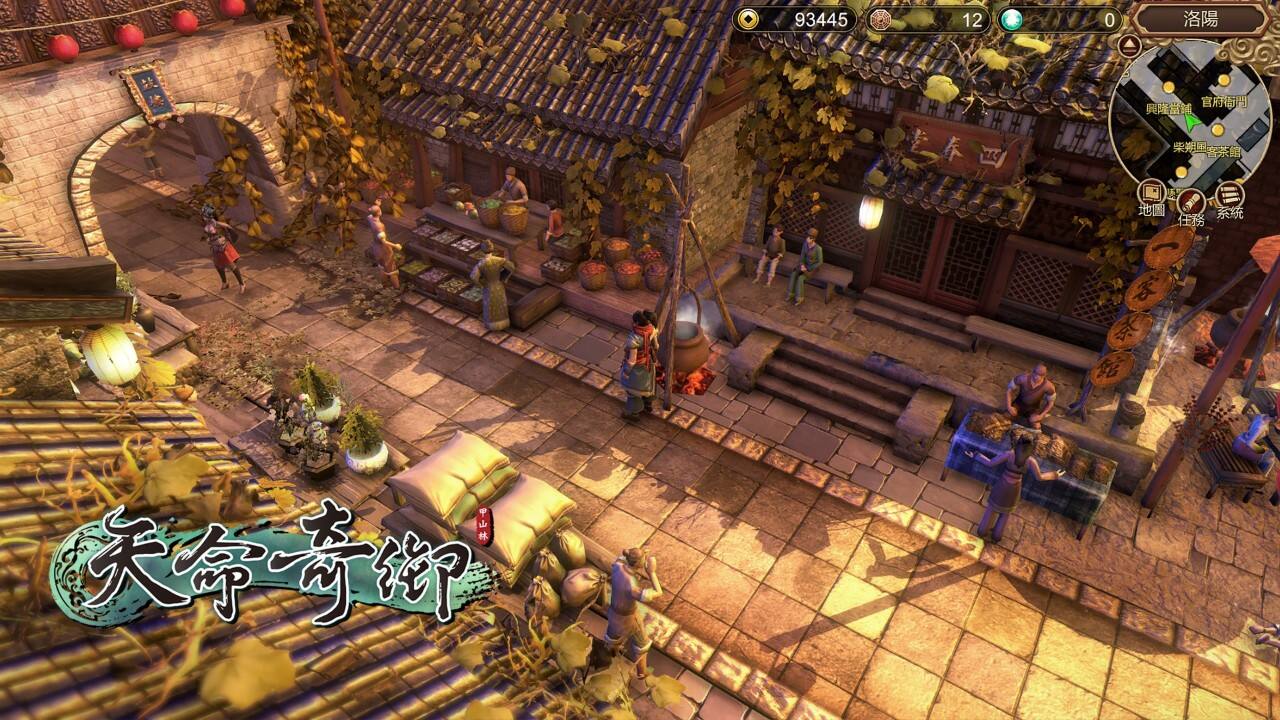Open the 地圖 world map icon
1280x720 pixels.
[1151, 191]
